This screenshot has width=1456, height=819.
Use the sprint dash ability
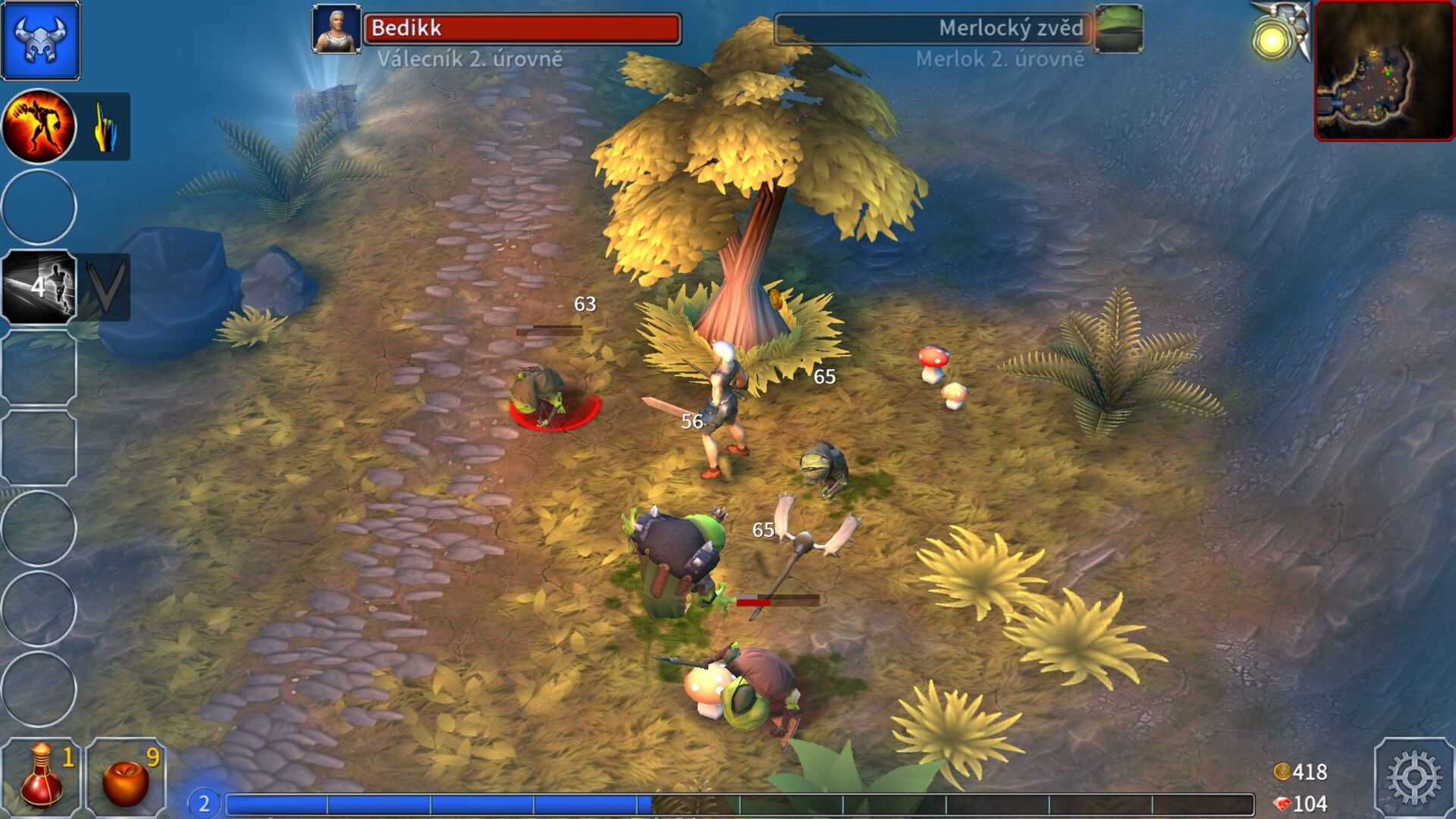click(39, 287)
